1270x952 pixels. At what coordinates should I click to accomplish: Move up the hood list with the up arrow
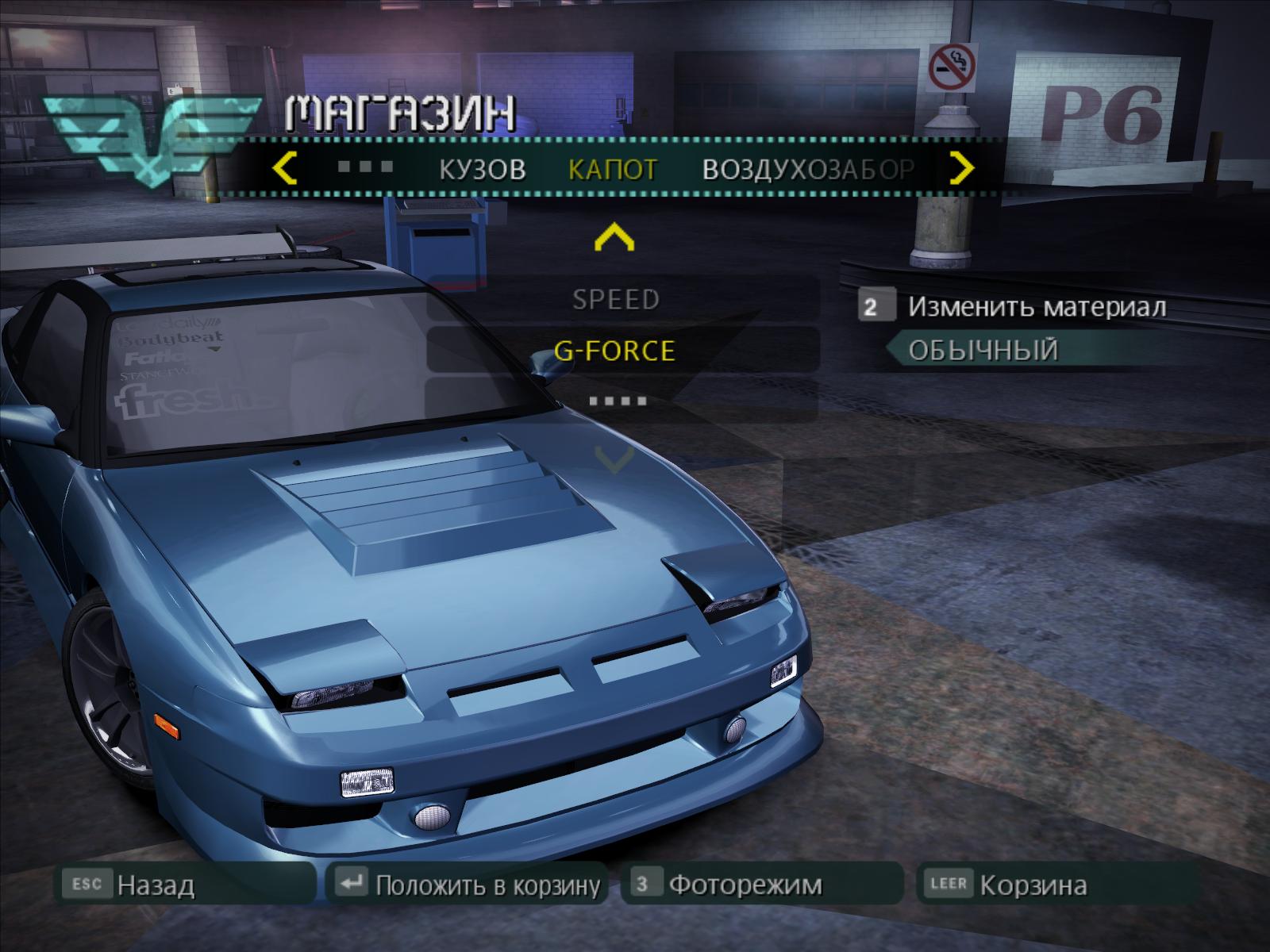(614, 237)
